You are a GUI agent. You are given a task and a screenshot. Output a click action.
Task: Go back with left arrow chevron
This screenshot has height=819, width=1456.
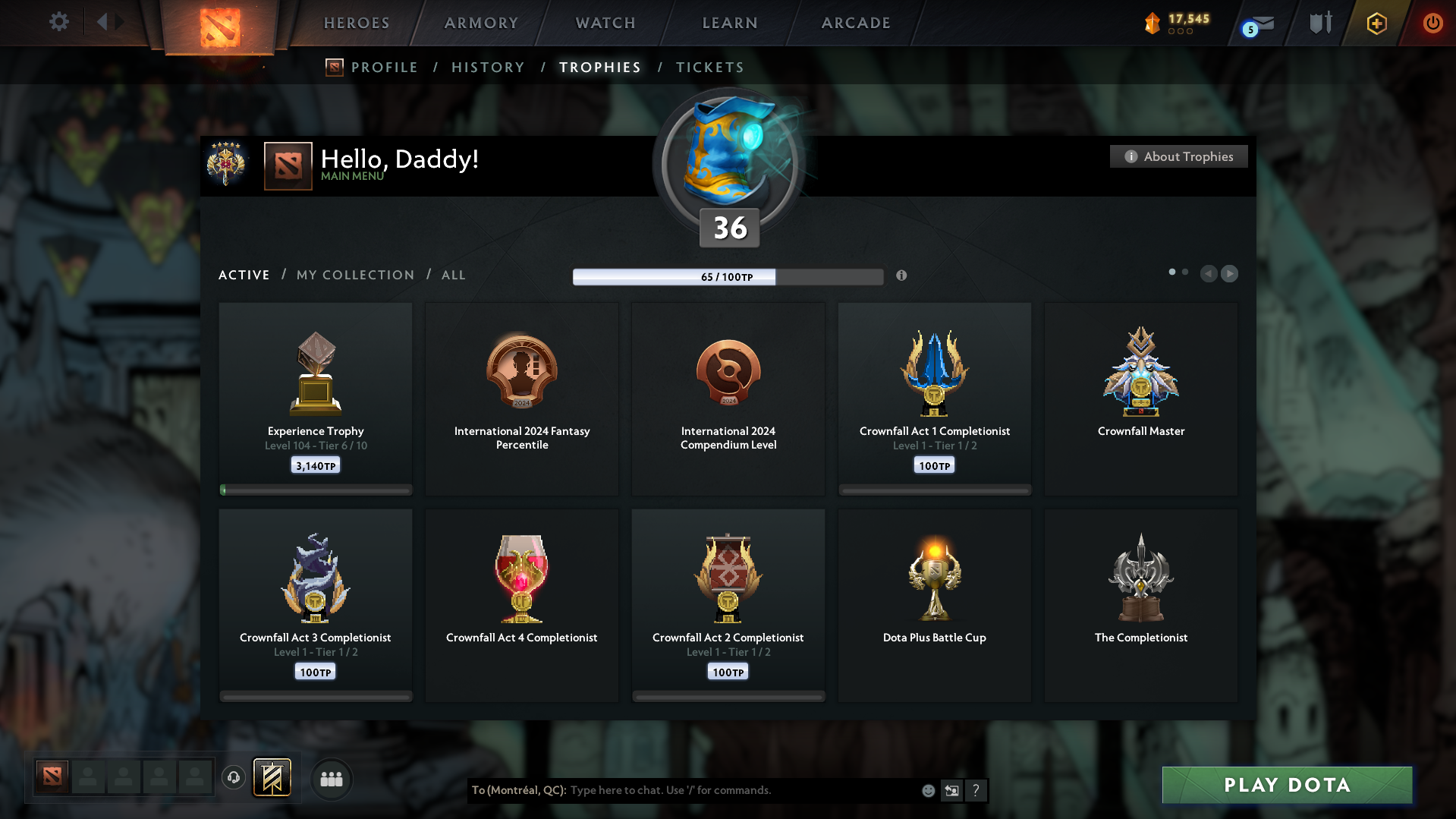(x=1209, y=274)
